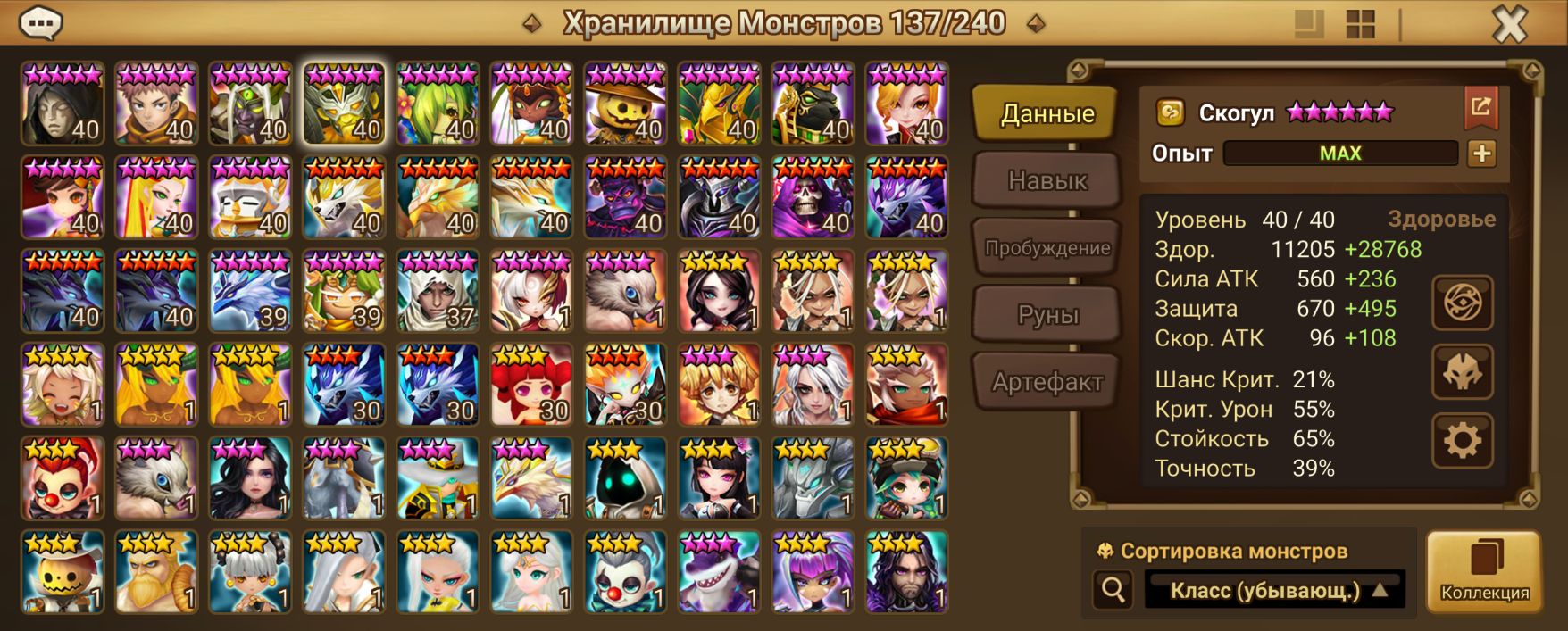This screenshot has height=631, width=1568.
Task: Click the plus button beside experience bar
Action: click(x=1481, y=154)
